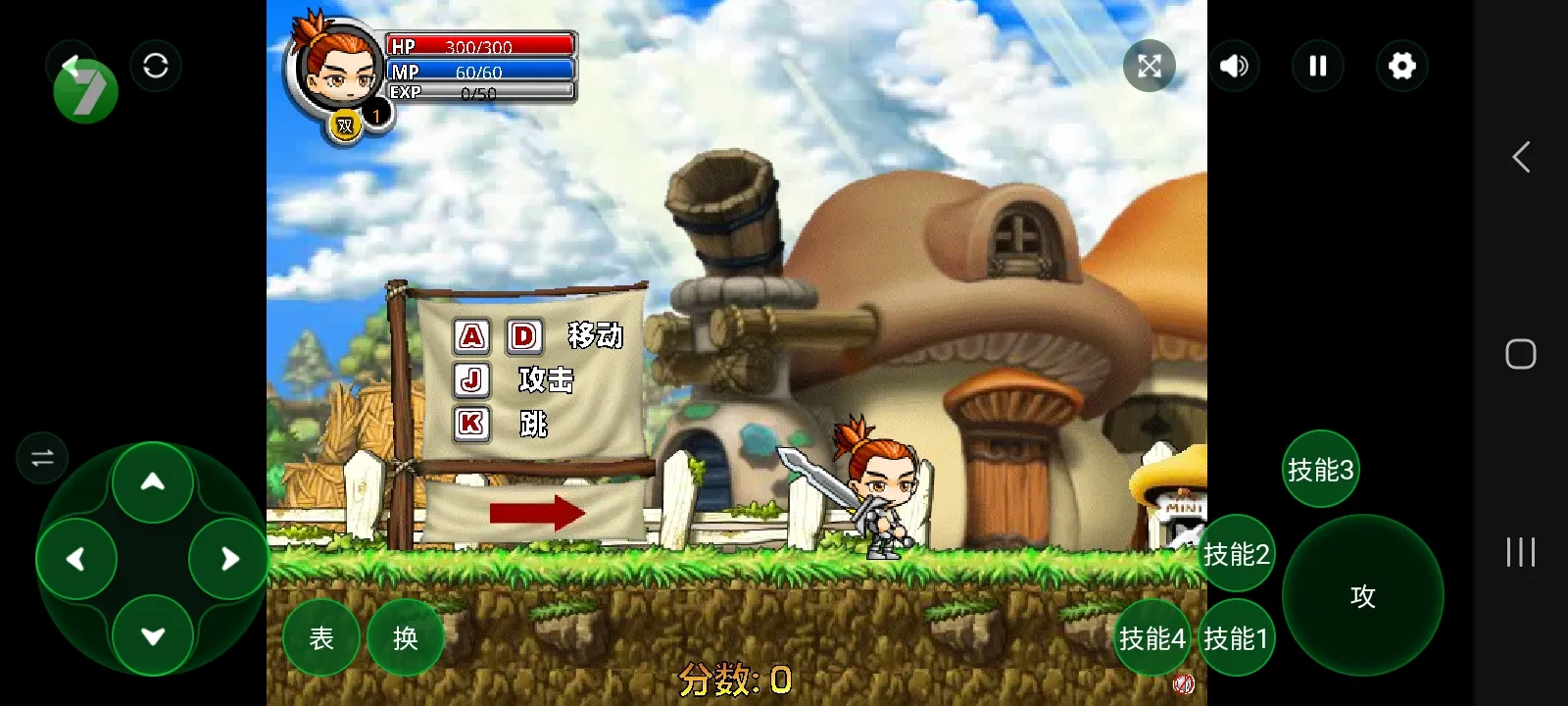Toggle fullscreen with the expand arrows icon
Image resolution: width=1568 pixels, height=706 pixels.
tap(1150, 66)
